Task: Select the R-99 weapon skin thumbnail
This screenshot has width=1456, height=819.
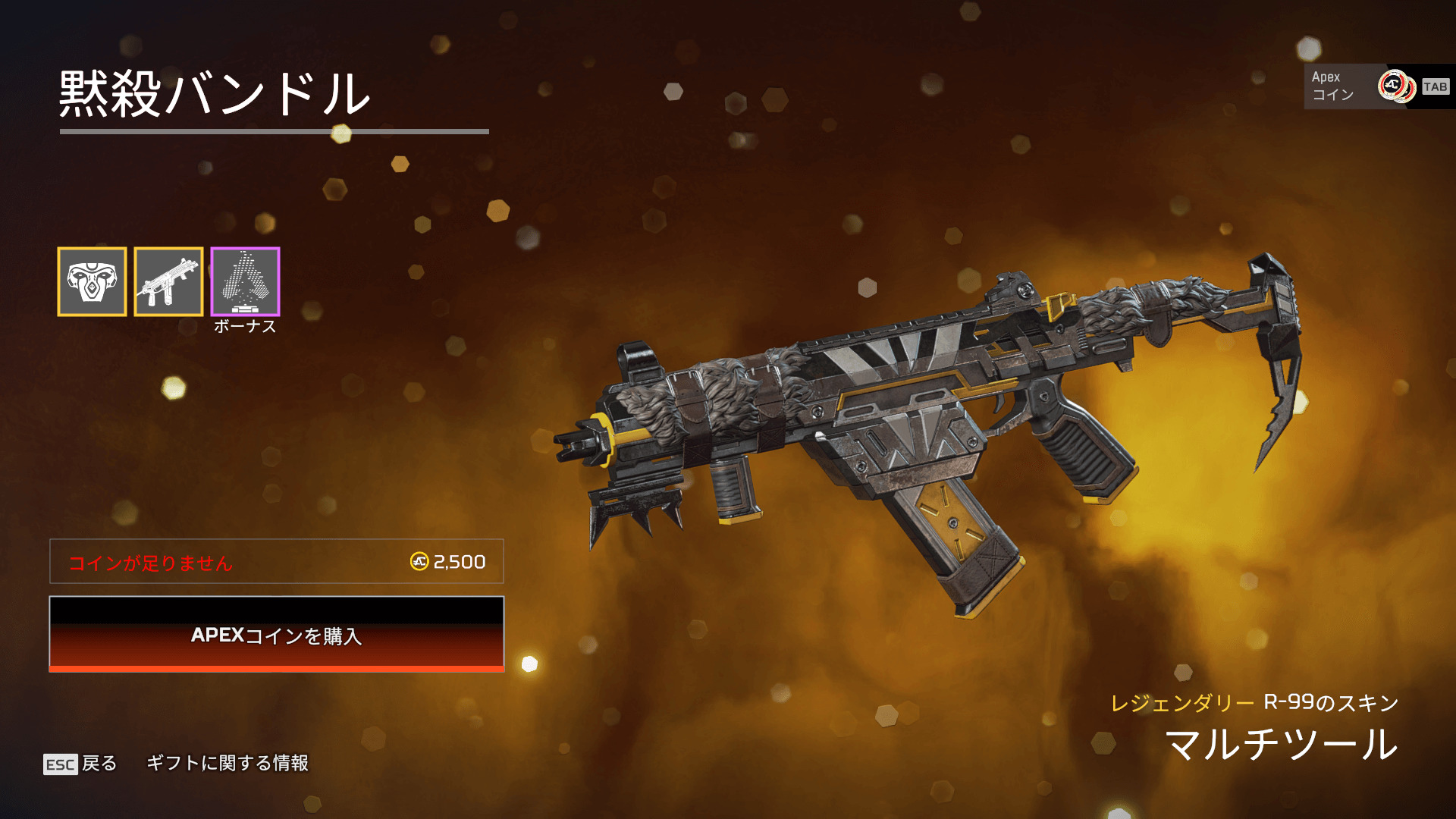Action: click(168, 281)
